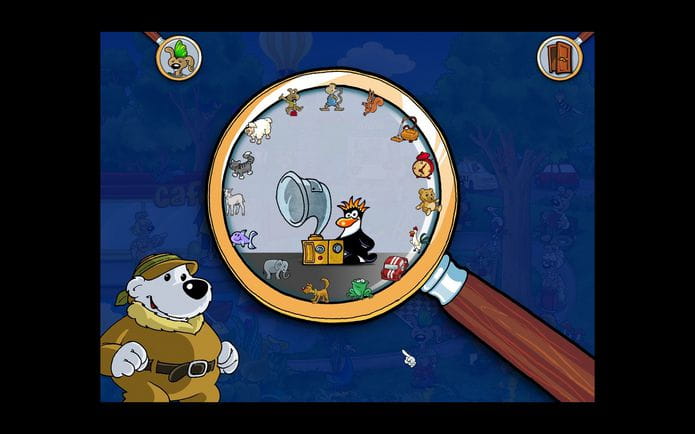Open the green-haired dog character button

pyautogui.click(x=178, y=56)
